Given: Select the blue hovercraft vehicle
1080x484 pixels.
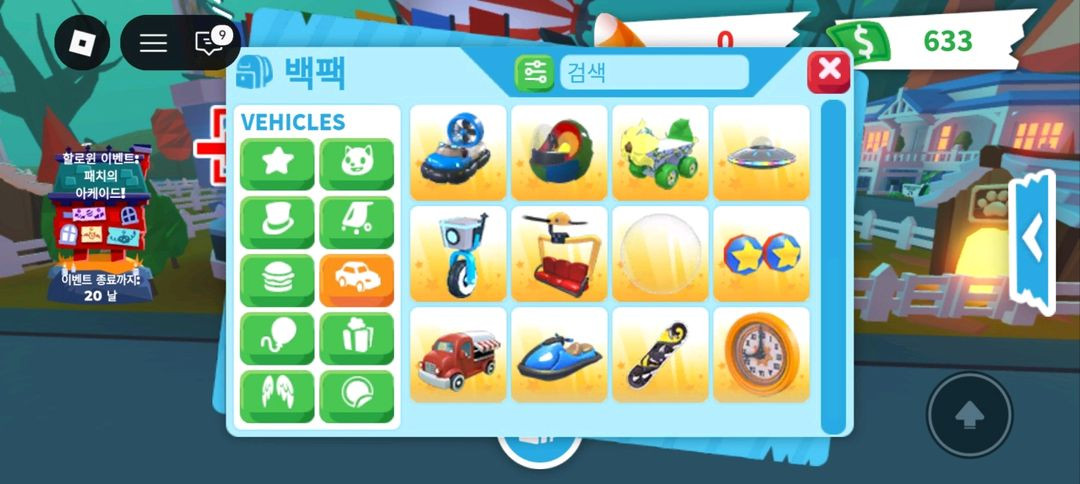Looking at the screenshot, I should click(x=459, y=153).
